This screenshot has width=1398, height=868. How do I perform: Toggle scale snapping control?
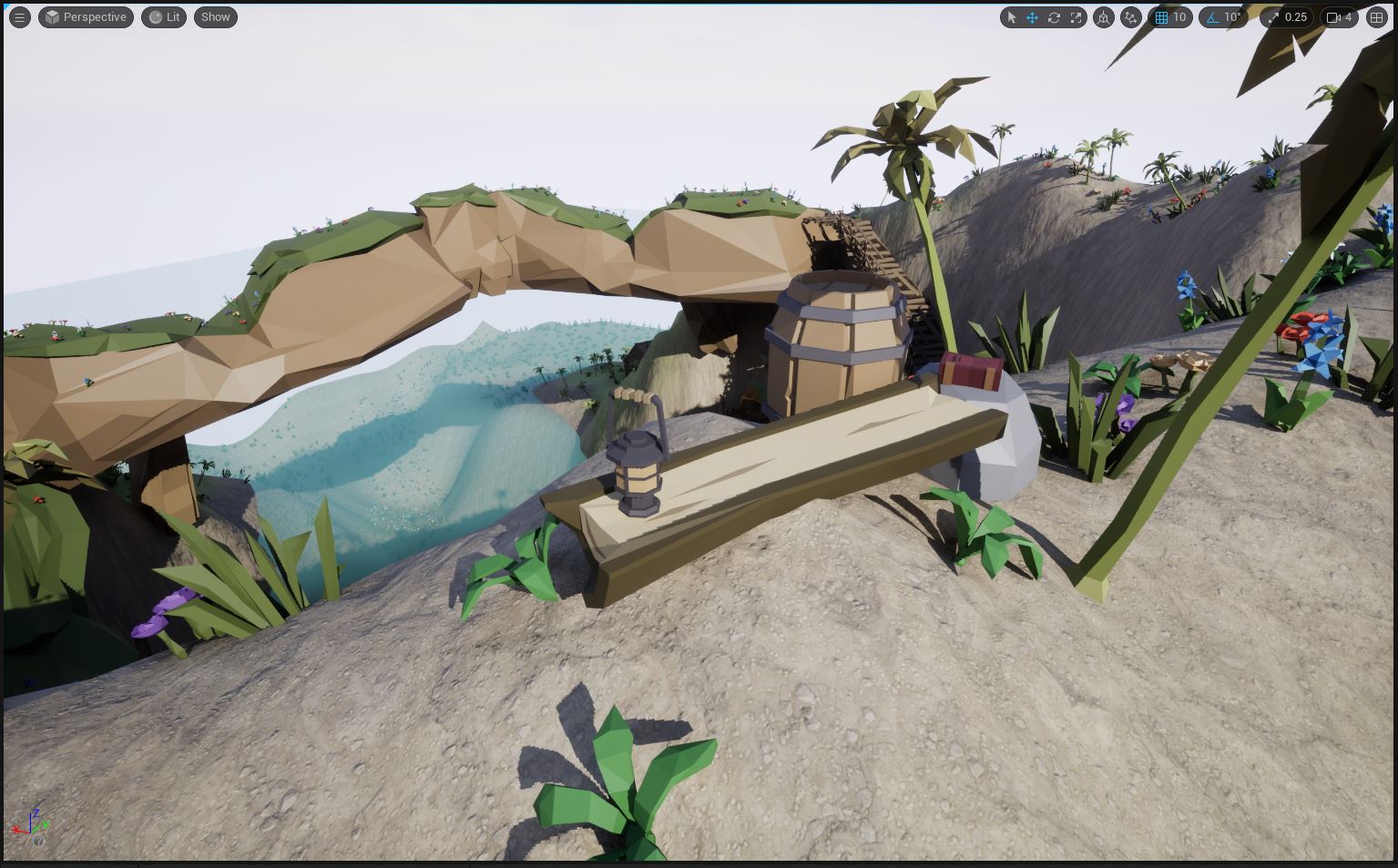(x=1273, y=16)
